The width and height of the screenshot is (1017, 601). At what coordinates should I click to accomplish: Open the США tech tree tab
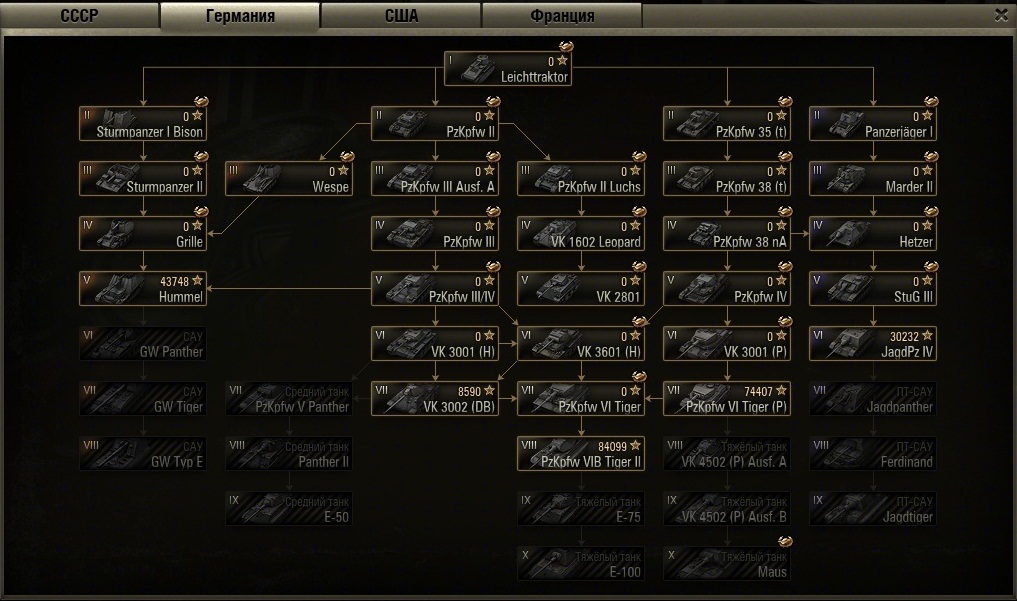(x=401, y=16)
